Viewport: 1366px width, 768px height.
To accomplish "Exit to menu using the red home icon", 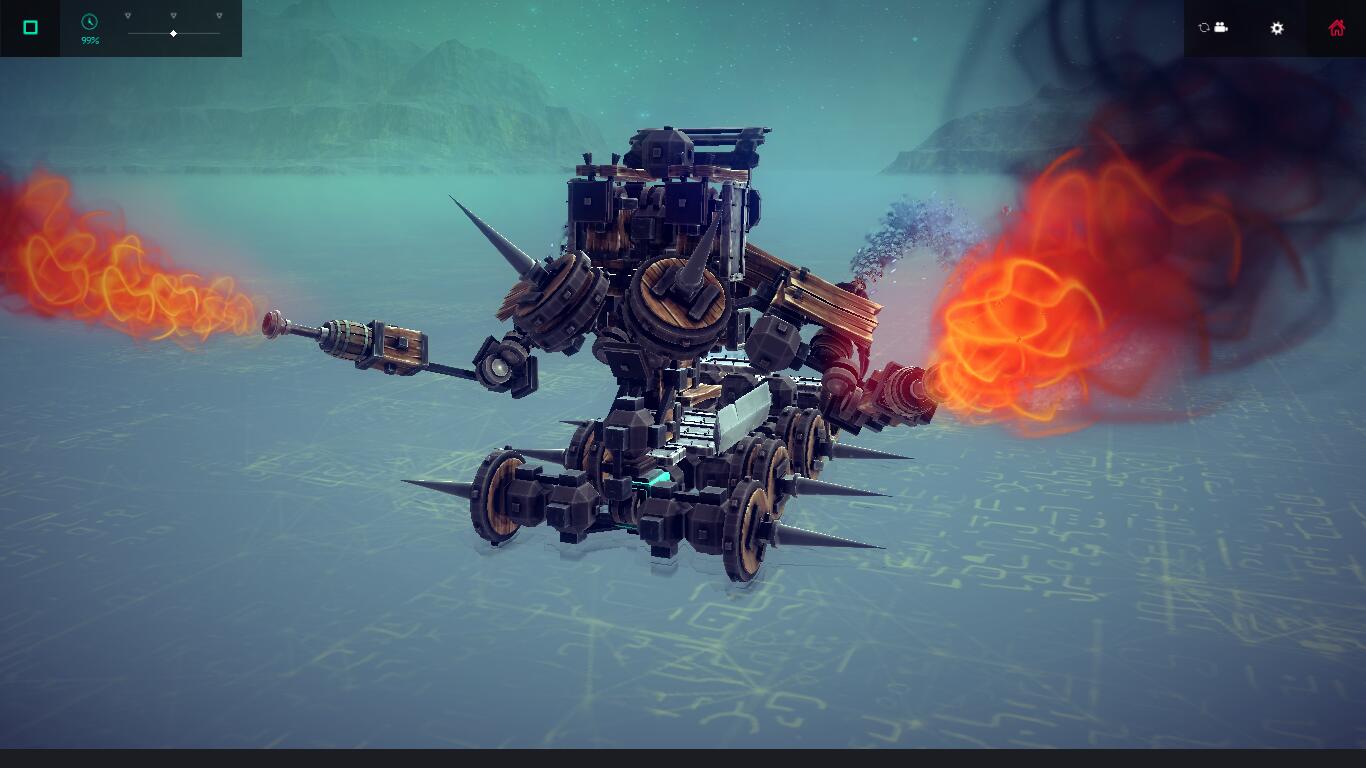I will [x=1338, y=28].
